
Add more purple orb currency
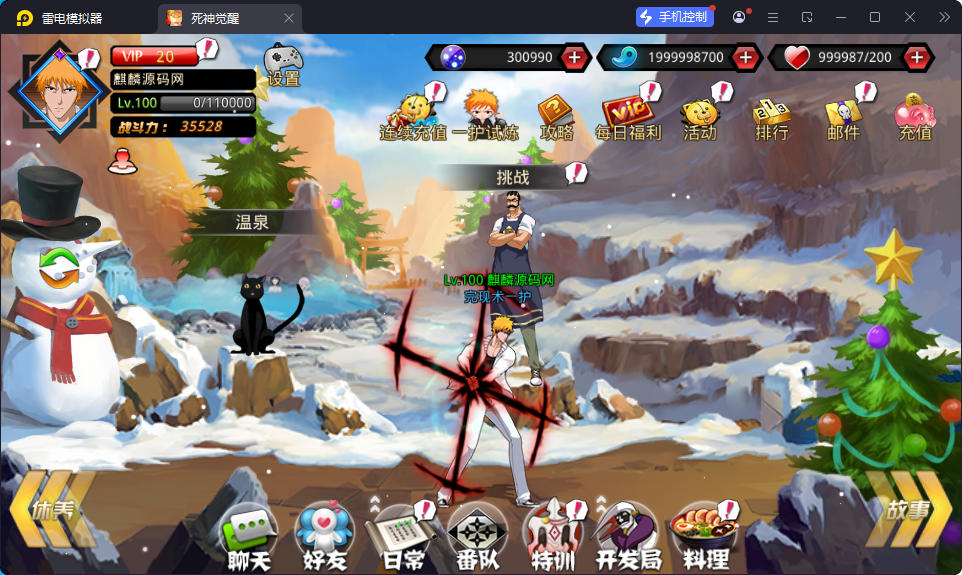click(x=574, y=58)
